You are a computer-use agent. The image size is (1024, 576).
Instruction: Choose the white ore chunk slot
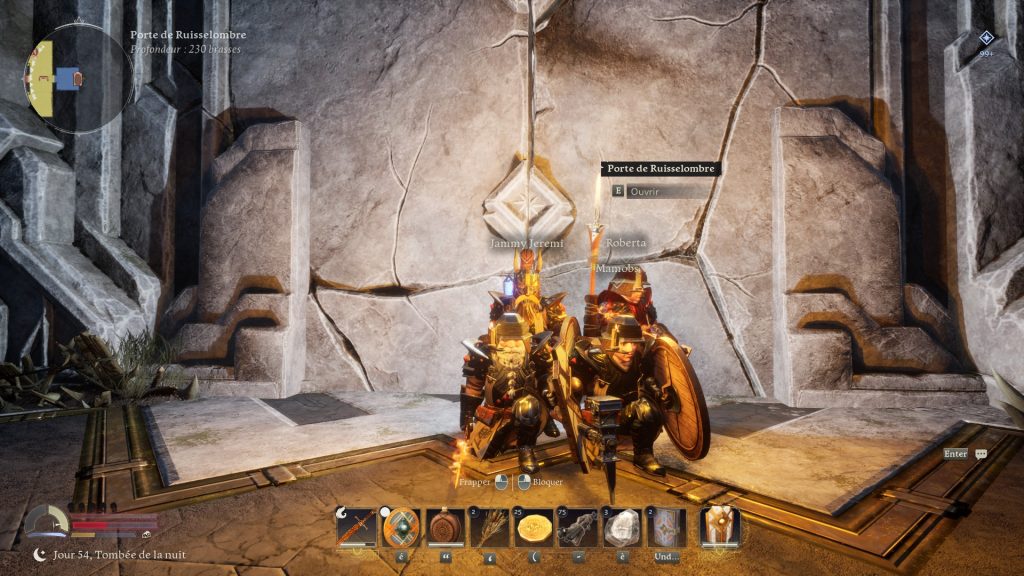point(622,527)
